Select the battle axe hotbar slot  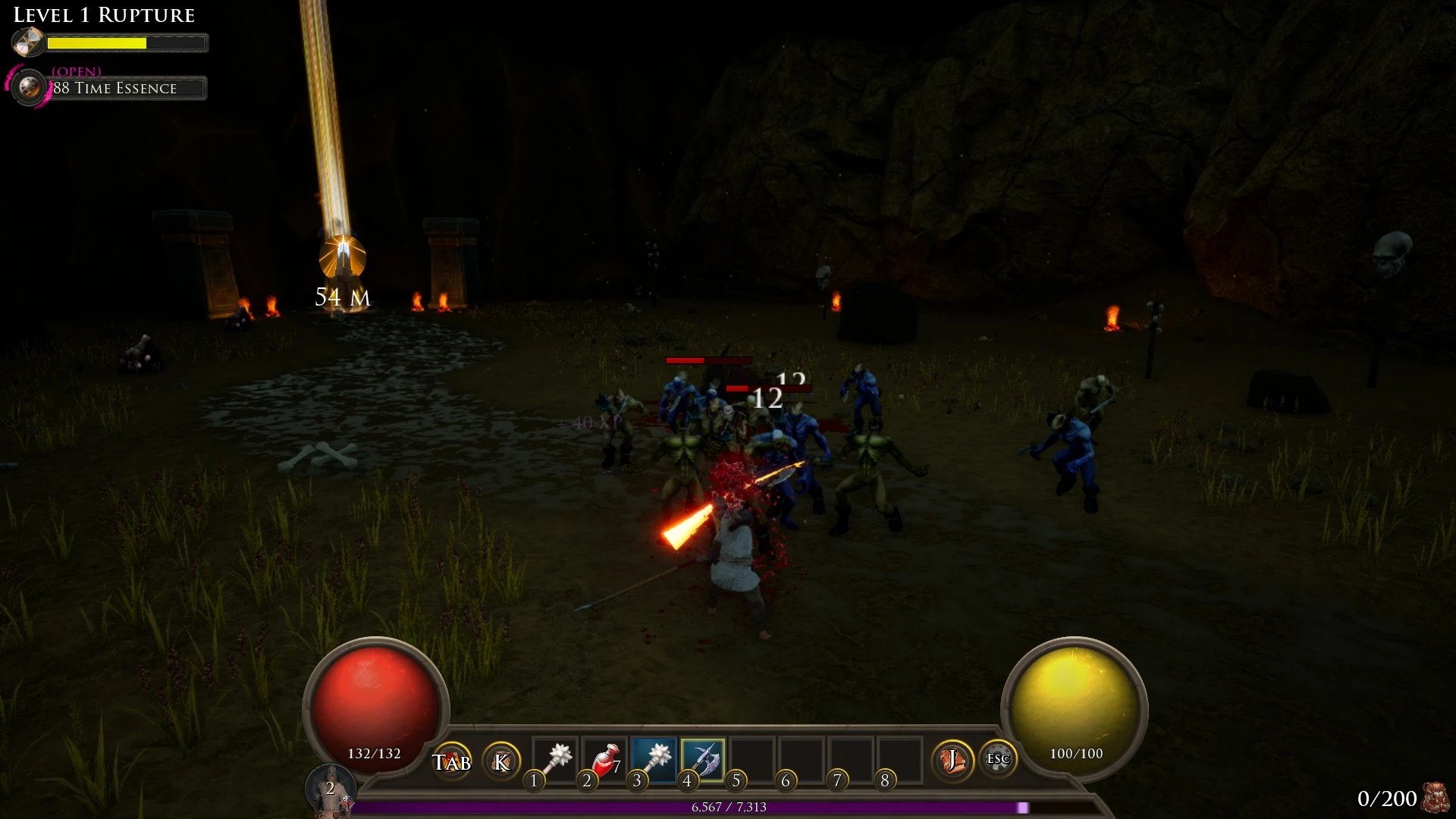(x=704, y=758)
